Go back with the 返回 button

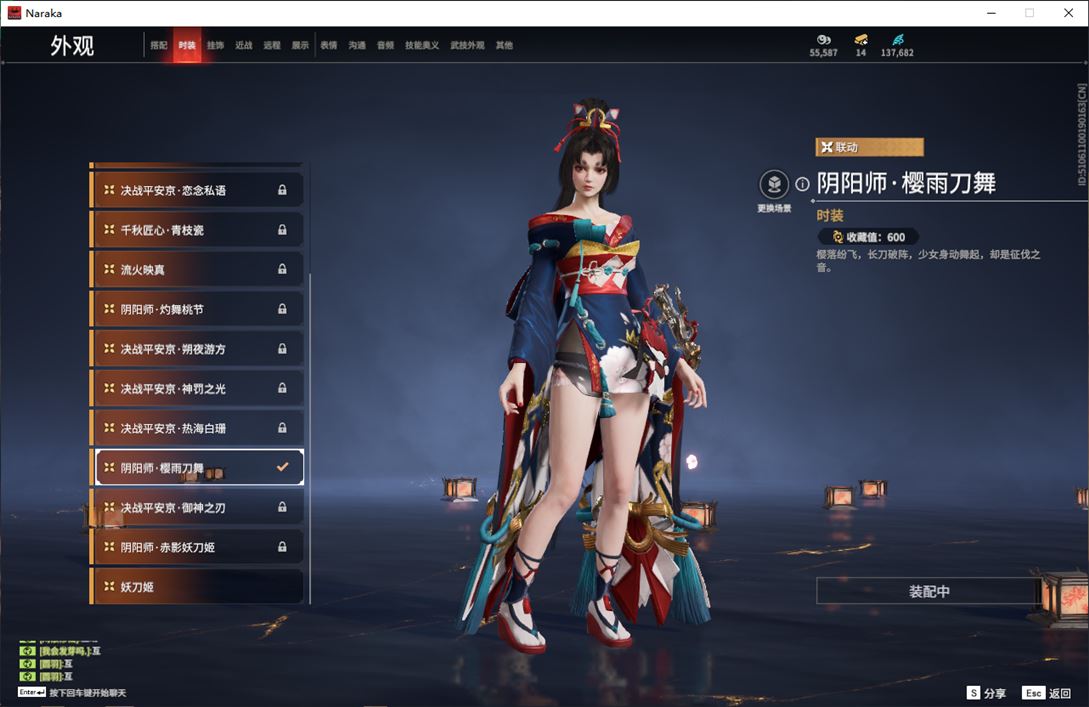(x=1047, y=693)
